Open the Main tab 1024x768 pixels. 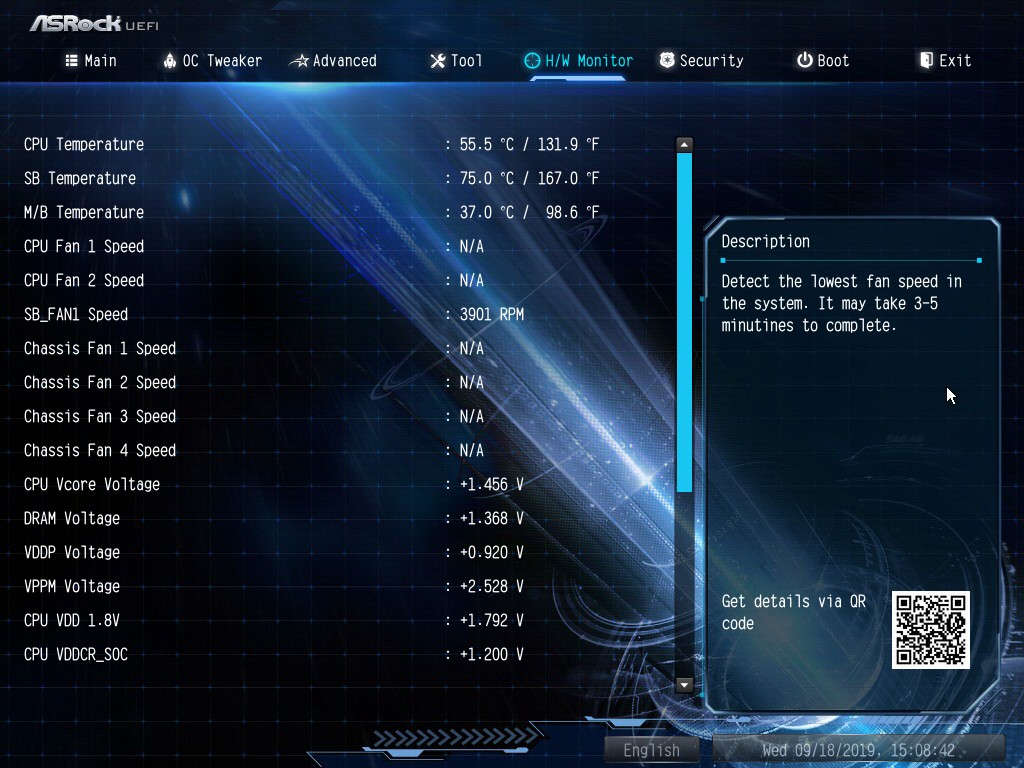click(91, 61)
